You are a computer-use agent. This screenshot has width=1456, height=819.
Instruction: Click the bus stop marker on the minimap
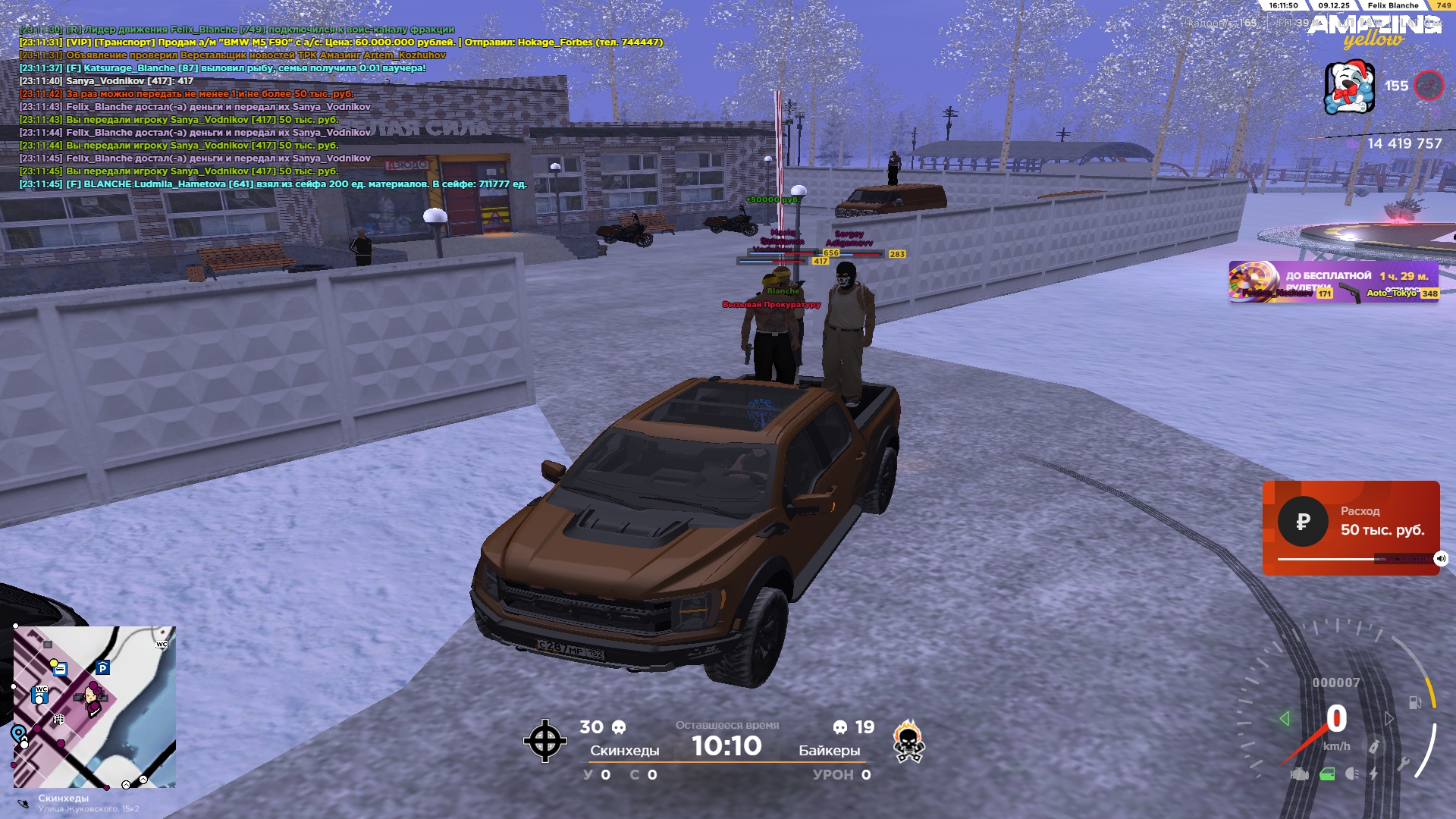60,670
